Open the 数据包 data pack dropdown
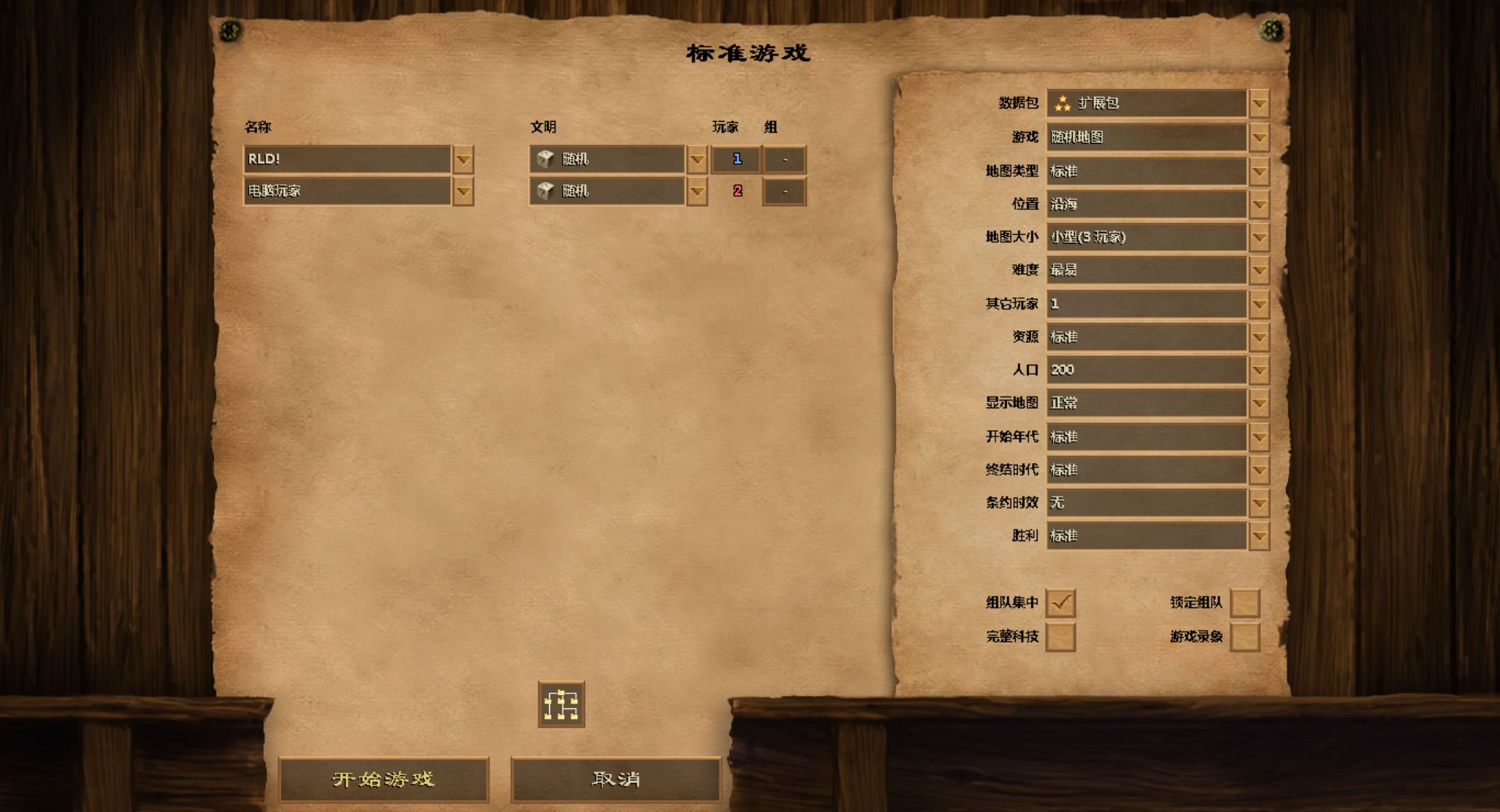Image resolution: width=1500 pixels, height=812 pixels. click(1258, 104)
